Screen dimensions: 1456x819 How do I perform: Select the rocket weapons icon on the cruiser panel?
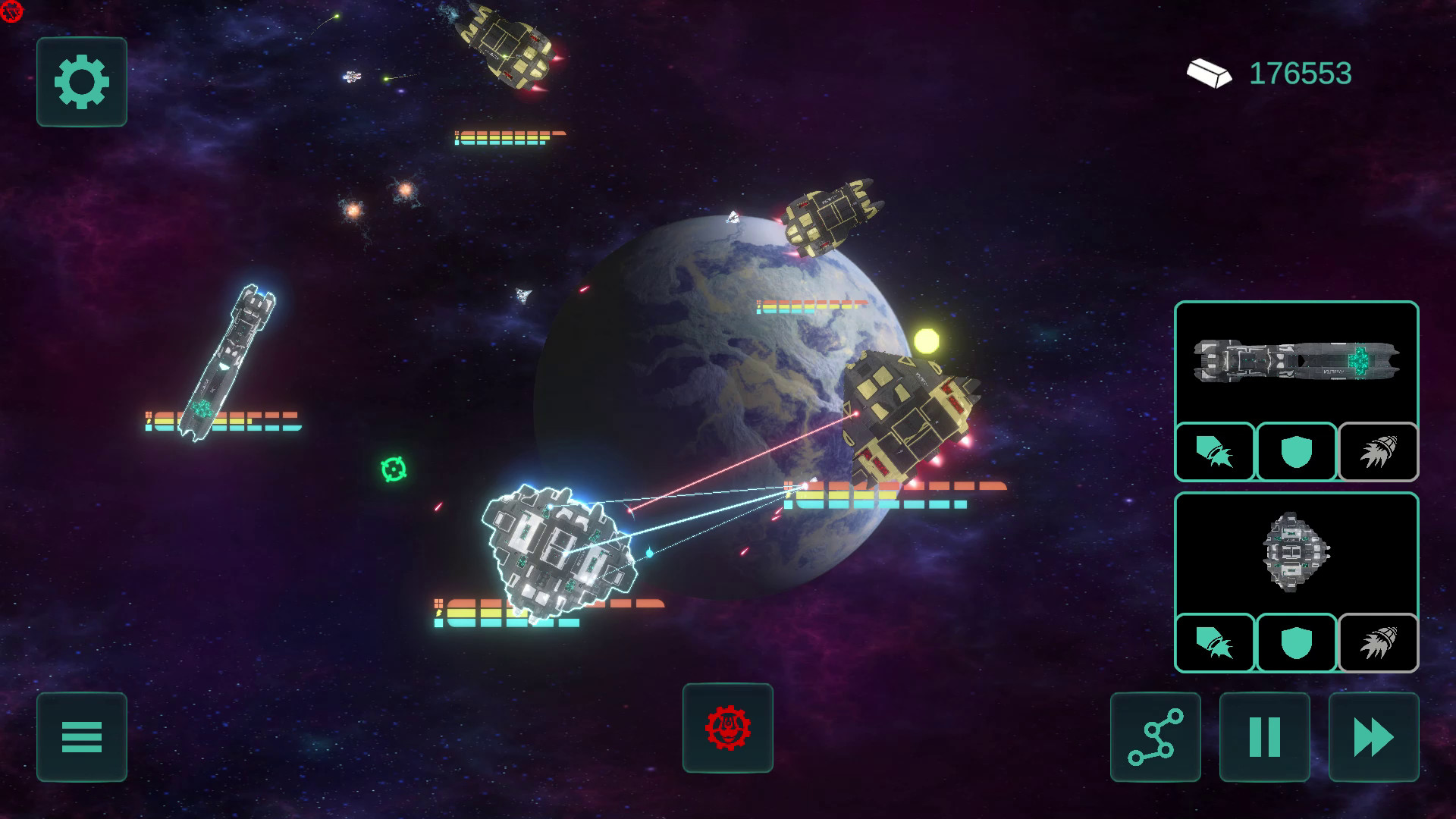1214,453
